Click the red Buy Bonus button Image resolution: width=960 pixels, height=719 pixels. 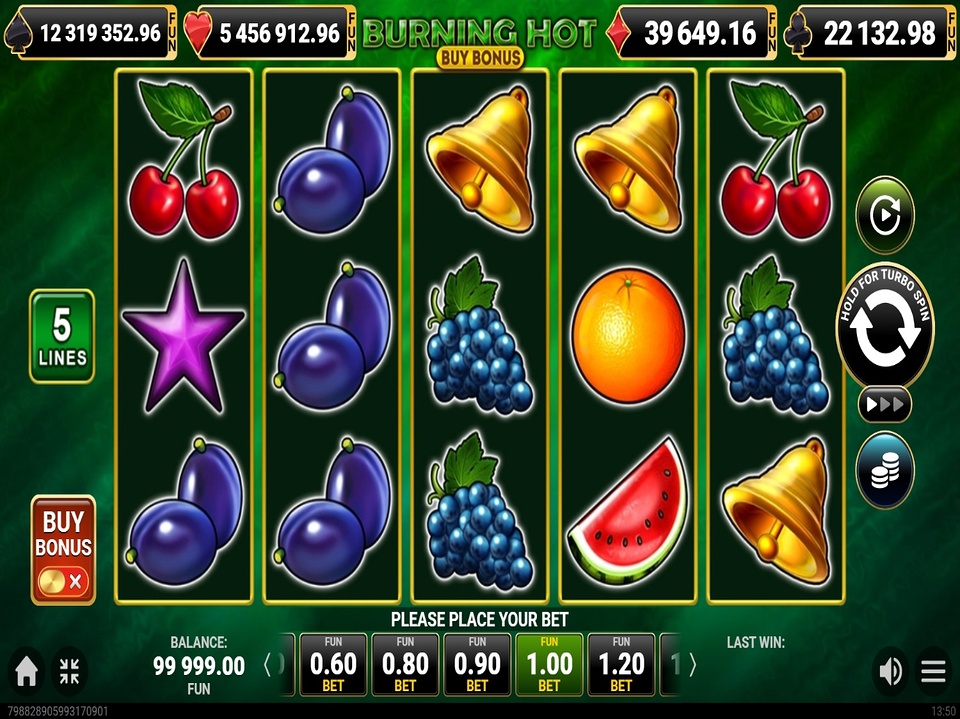[x=63, y=549]
